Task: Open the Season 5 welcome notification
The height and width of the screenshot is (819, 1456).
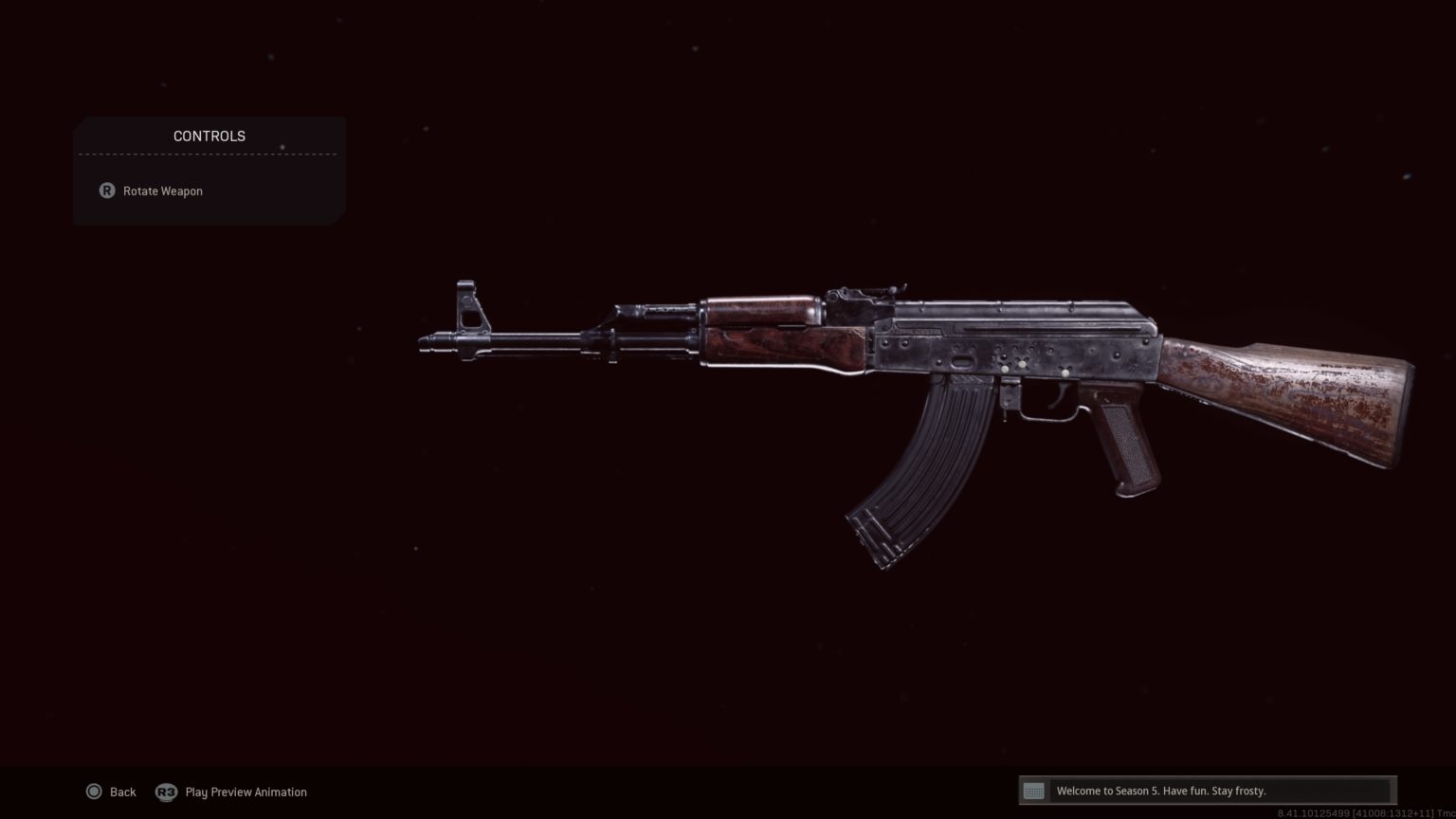Action: point(1161,791)
